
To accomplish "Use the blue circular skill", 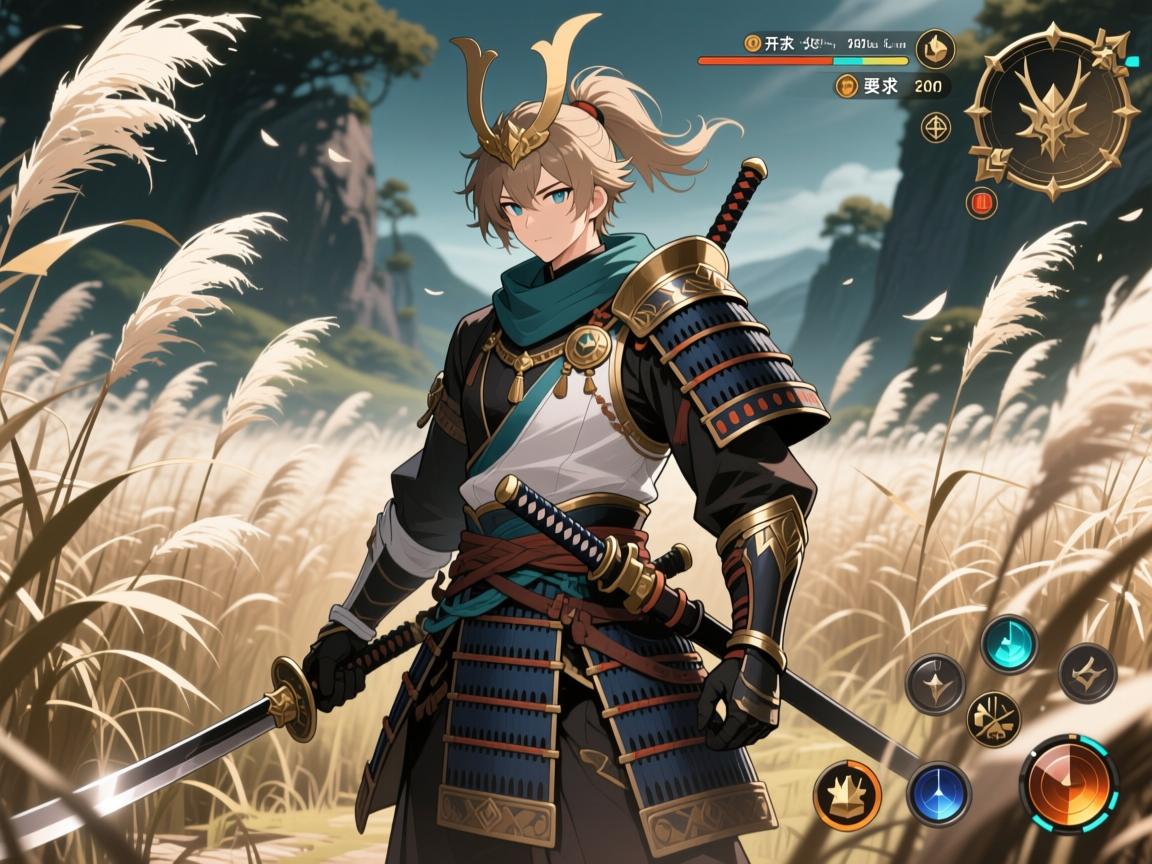I will pos(939,793).
